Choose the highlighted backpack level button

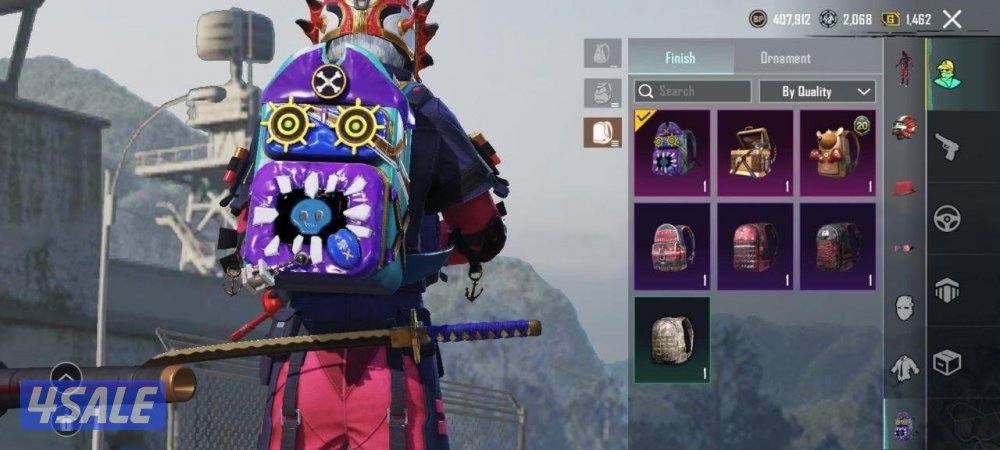pos(602,132)
